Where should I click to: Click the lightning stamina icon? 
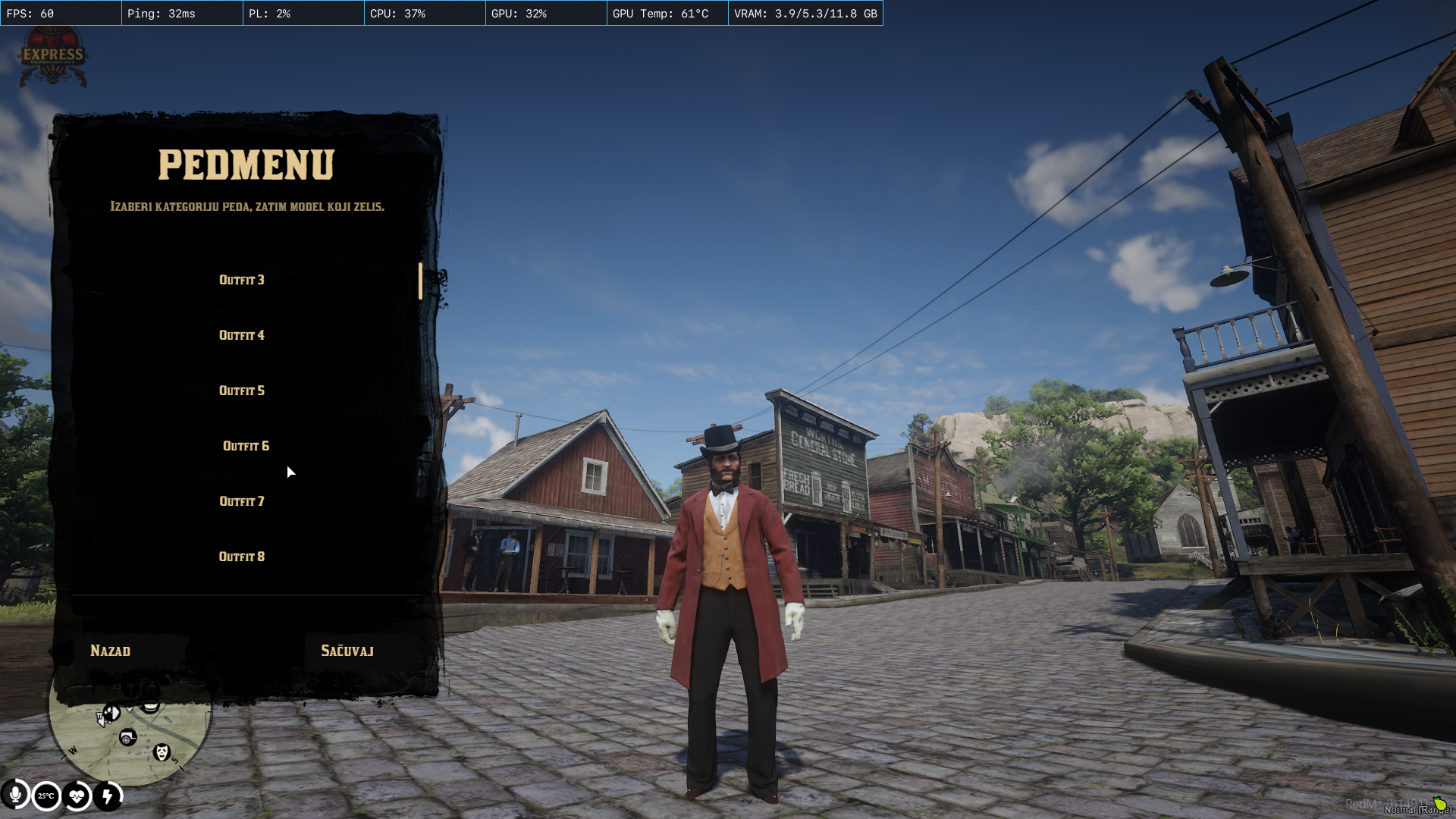pyautogui.click(x=108, y=796)
